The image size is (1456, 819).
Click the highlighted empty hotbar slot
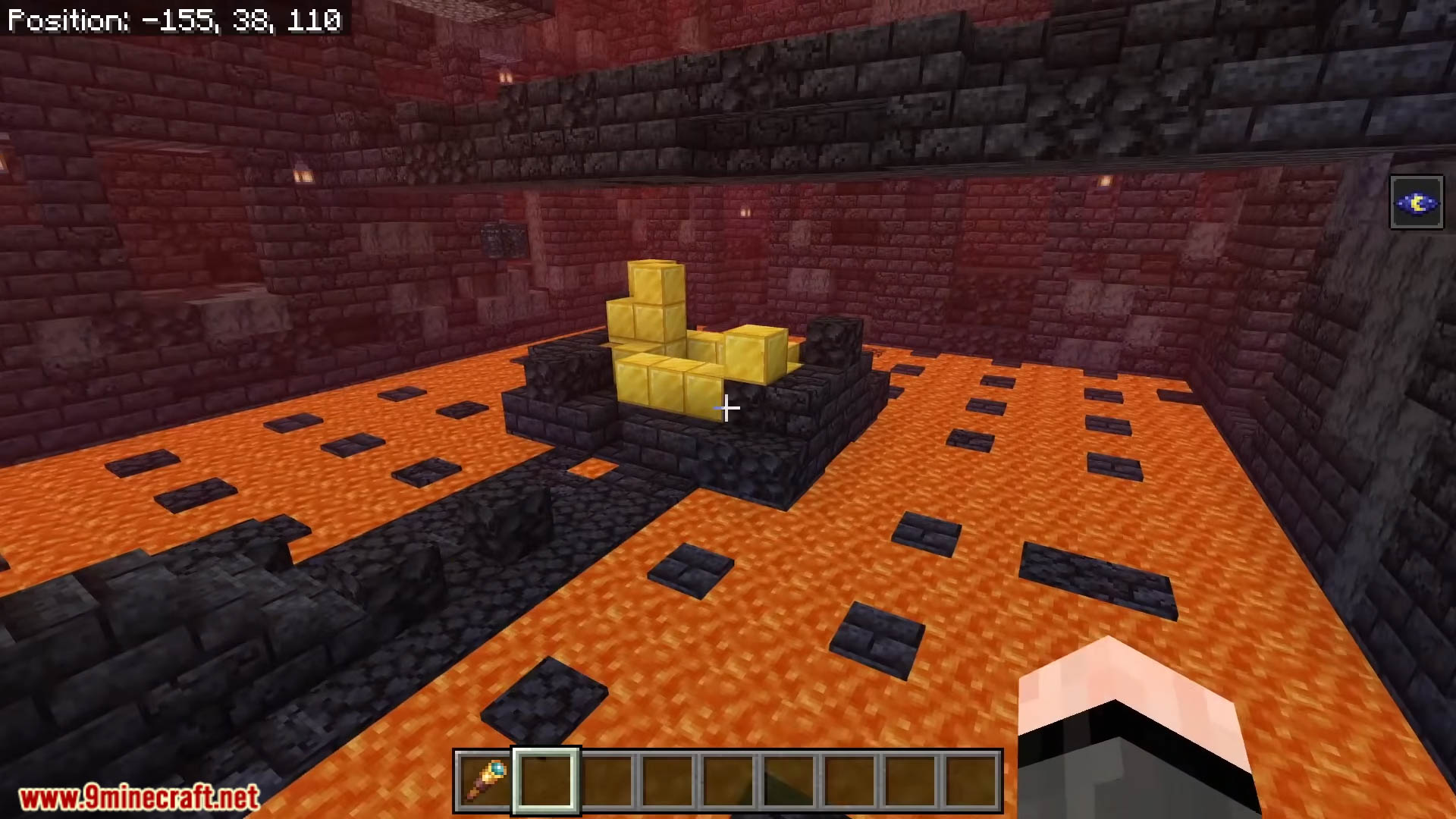pyautogui.click(x=546, y=781)
